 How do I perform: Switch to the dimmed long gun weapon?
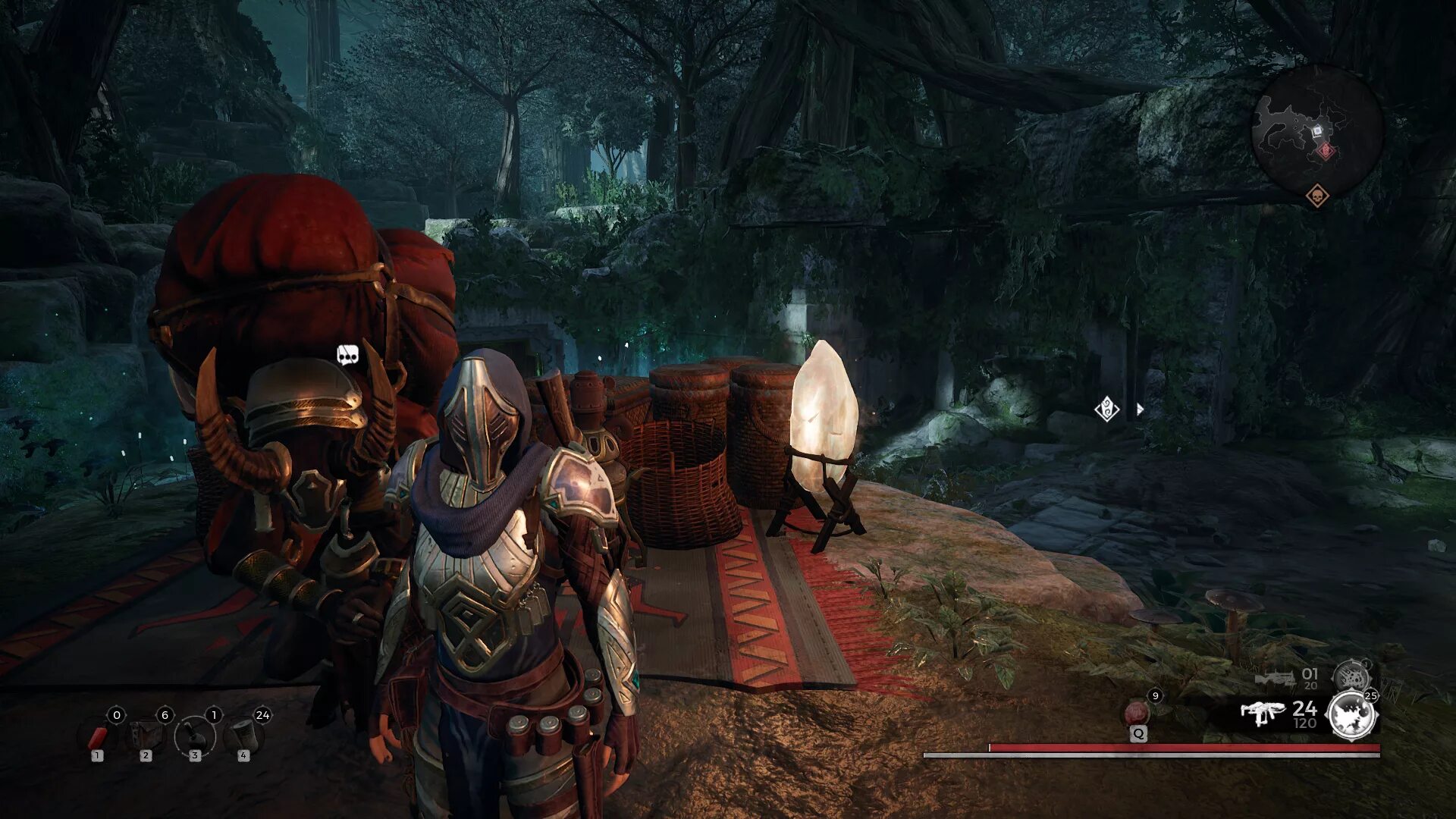1276,677
